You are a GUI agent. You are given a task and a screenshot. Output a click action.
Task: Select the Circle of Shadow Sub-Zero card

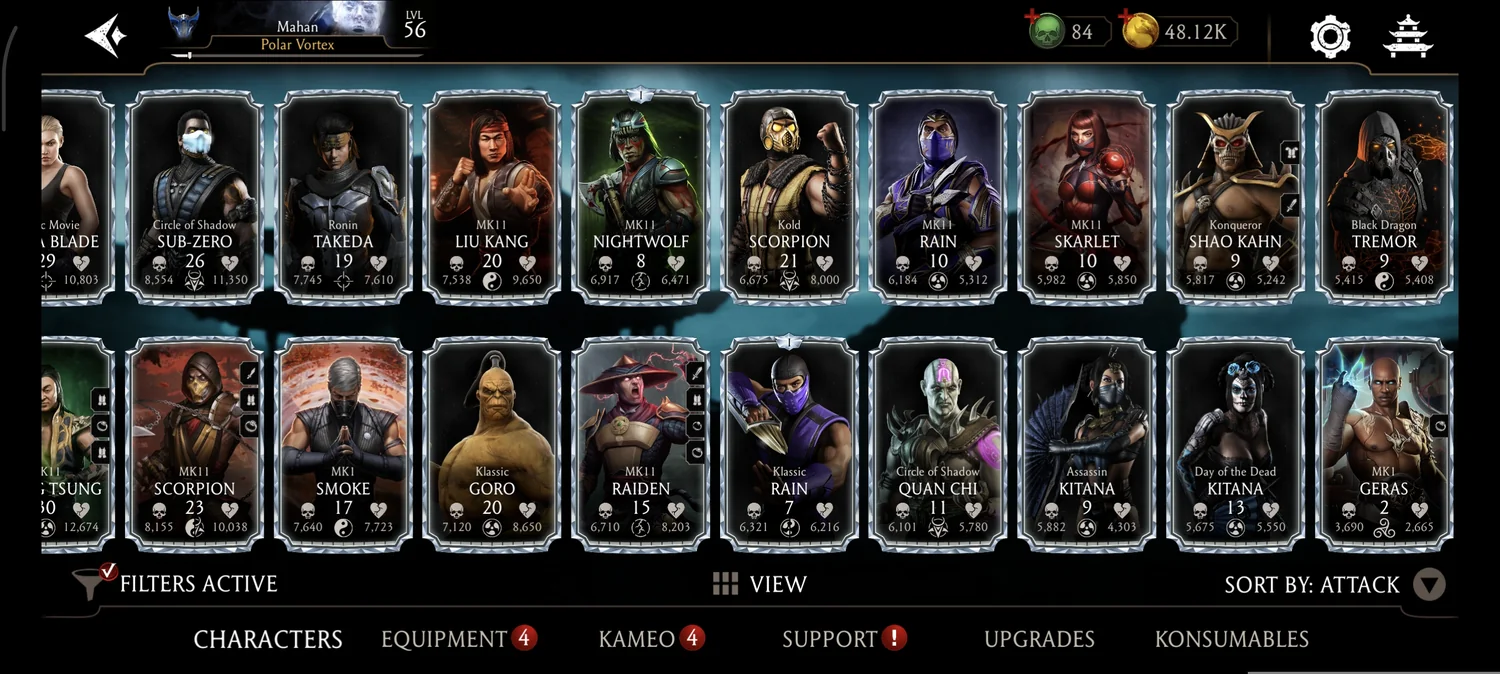[x=195, y=195]
